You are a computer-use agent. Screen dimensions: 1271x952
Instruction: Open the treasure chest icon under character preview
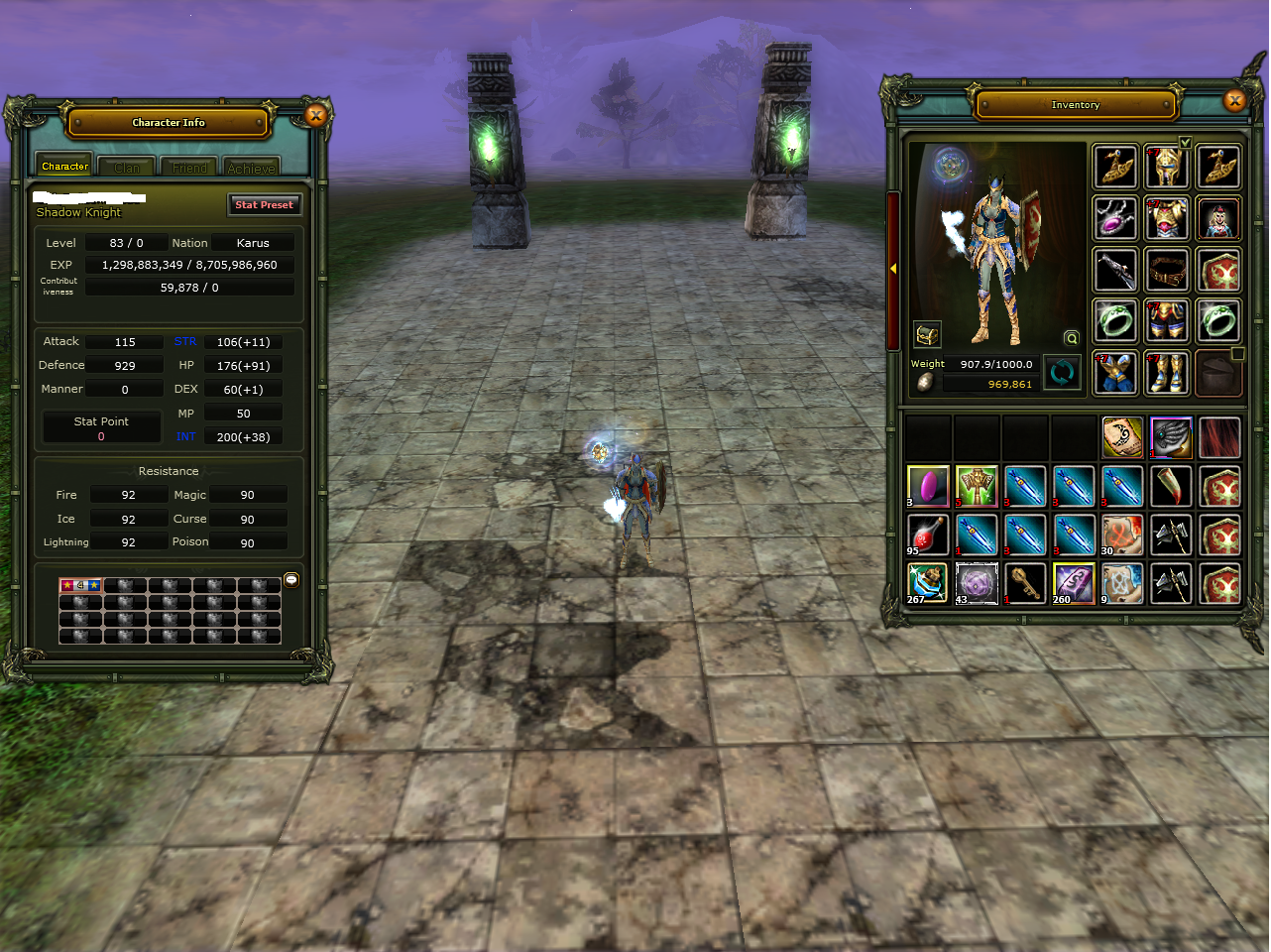927,335
